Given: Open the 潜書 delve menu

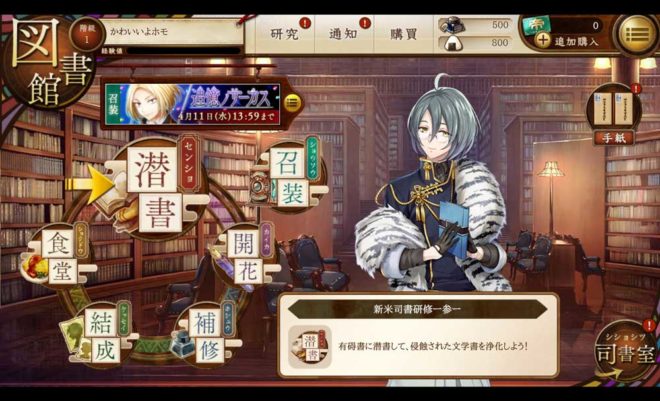Looking at the screenshot, I should [157, 195].
